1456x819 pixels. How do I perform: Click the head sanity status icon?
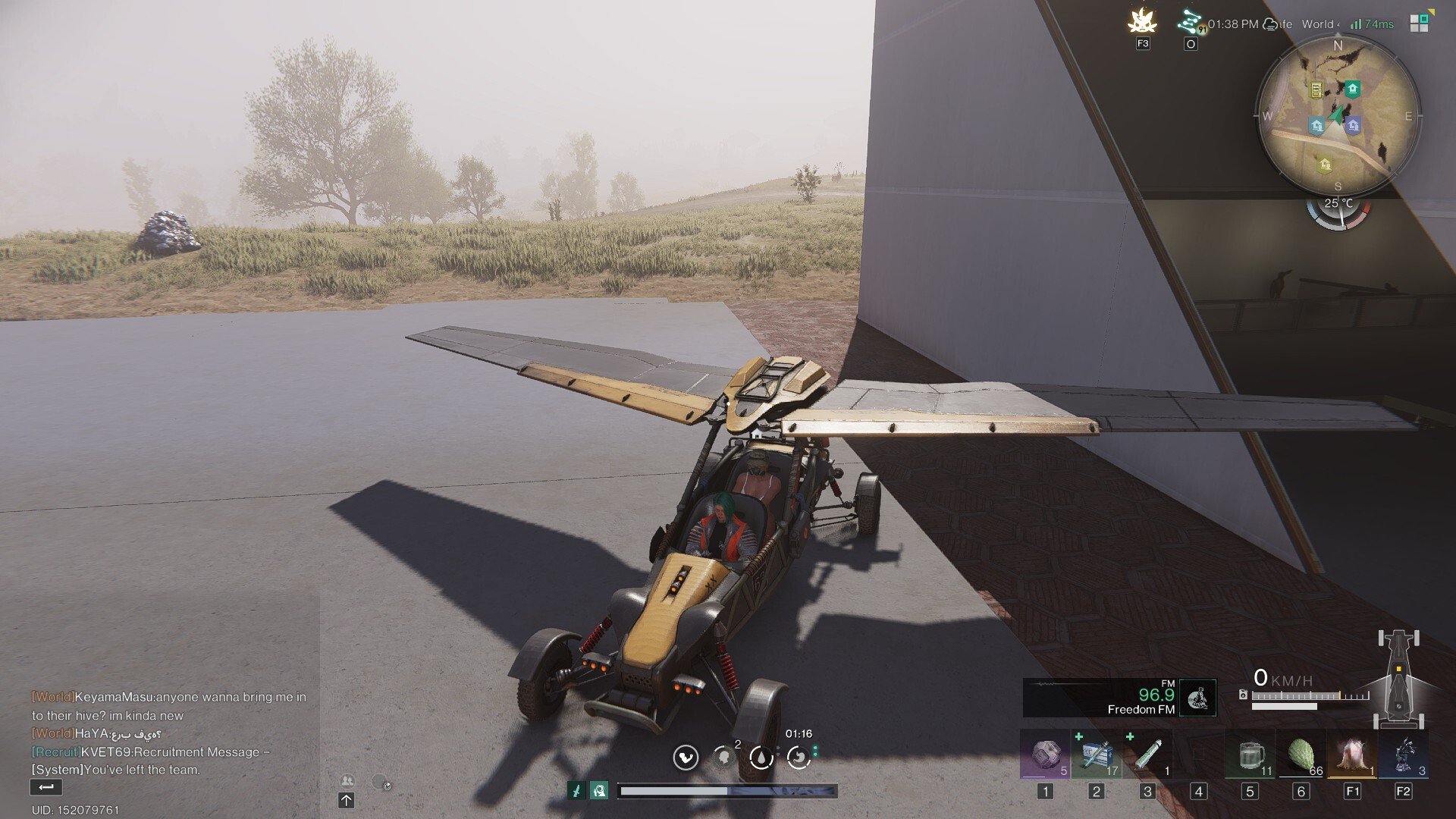pyautogui.click(x=723, y=757)
